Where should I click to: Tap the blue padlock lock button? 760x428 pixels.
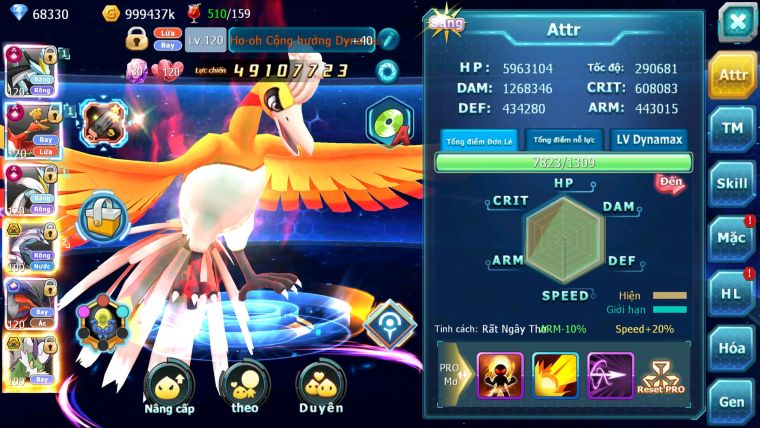[x=102, y=214]
